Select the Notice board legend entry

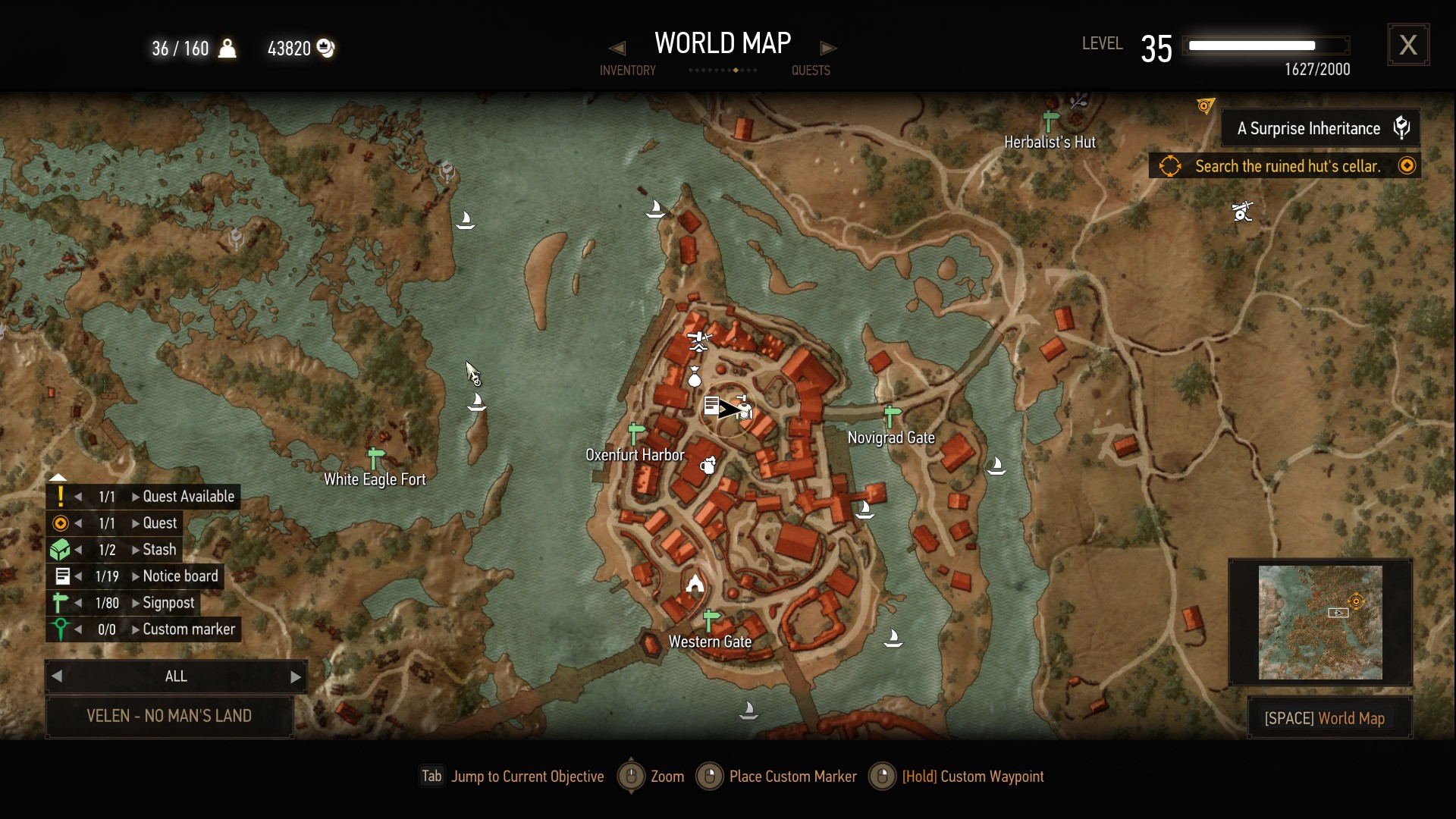(180, 576)
